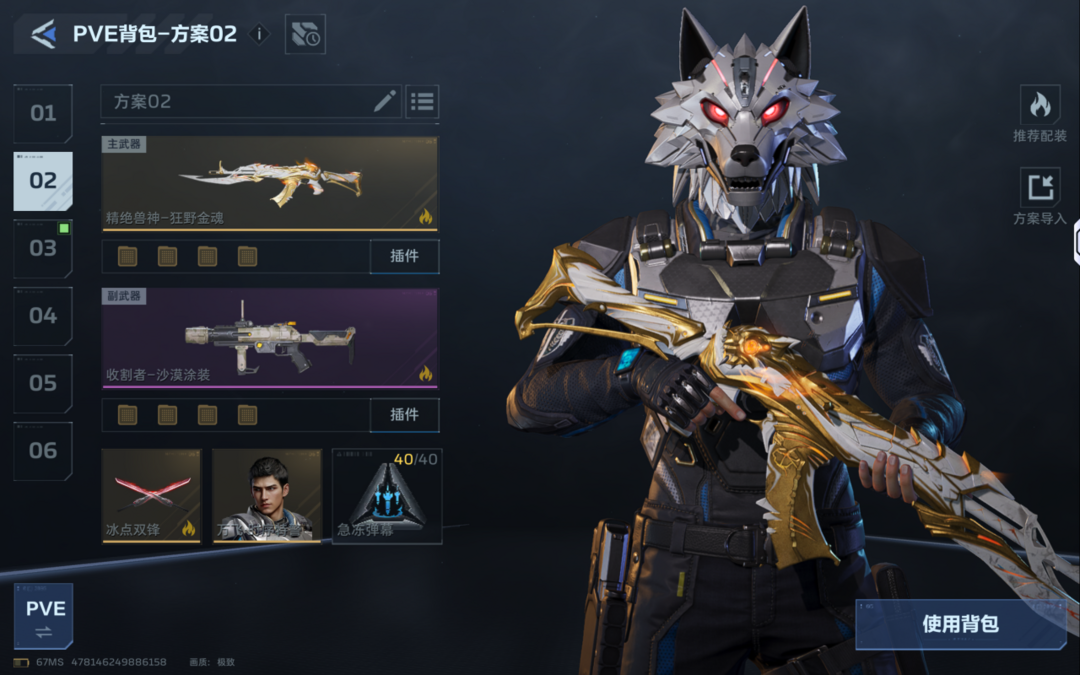The image size is (1080, 675).
Task: Open the character portrait slot
Action: 267,496
